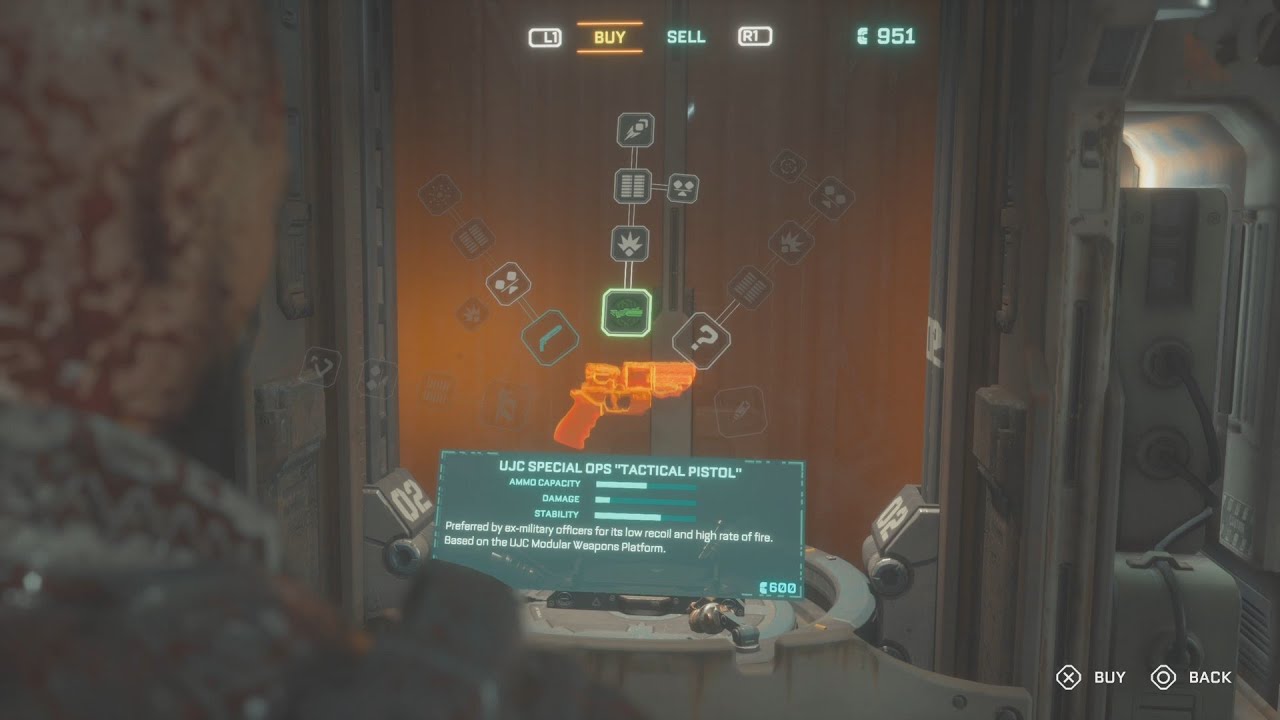Screen dimensions: 1280x720
Task: Select the explosion upgrade node above the green node
Action: point(630,242)
